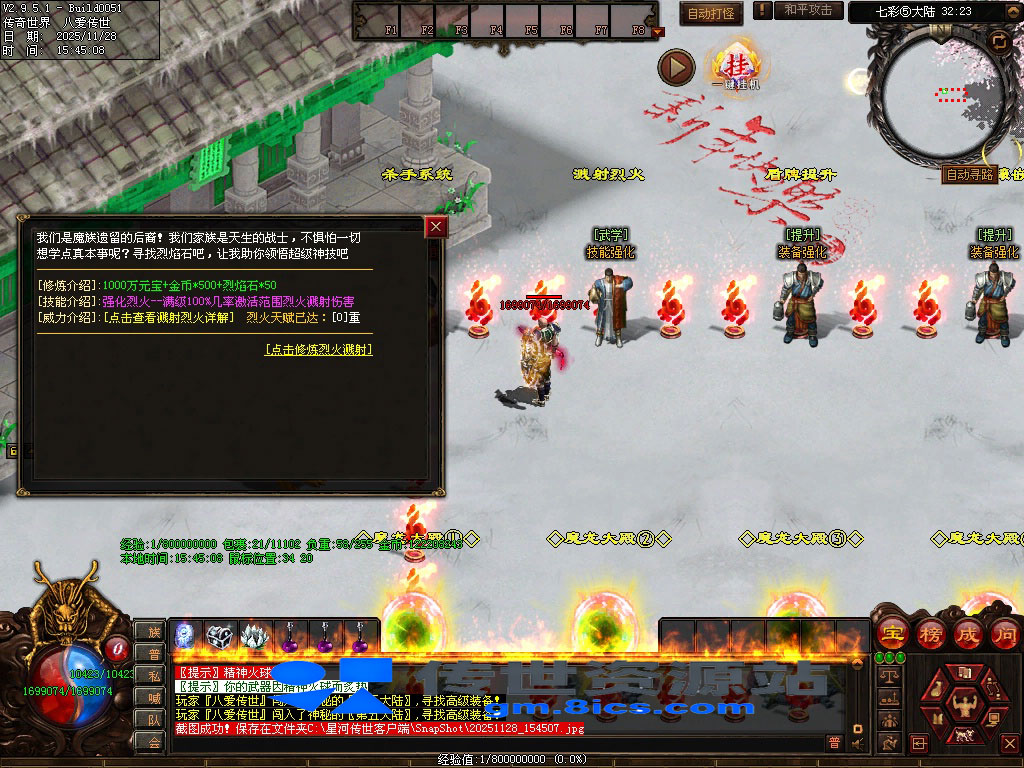This screenshot has width=1024, height=768.
Task: Open the 成 round red button
Action: point(968,633)
